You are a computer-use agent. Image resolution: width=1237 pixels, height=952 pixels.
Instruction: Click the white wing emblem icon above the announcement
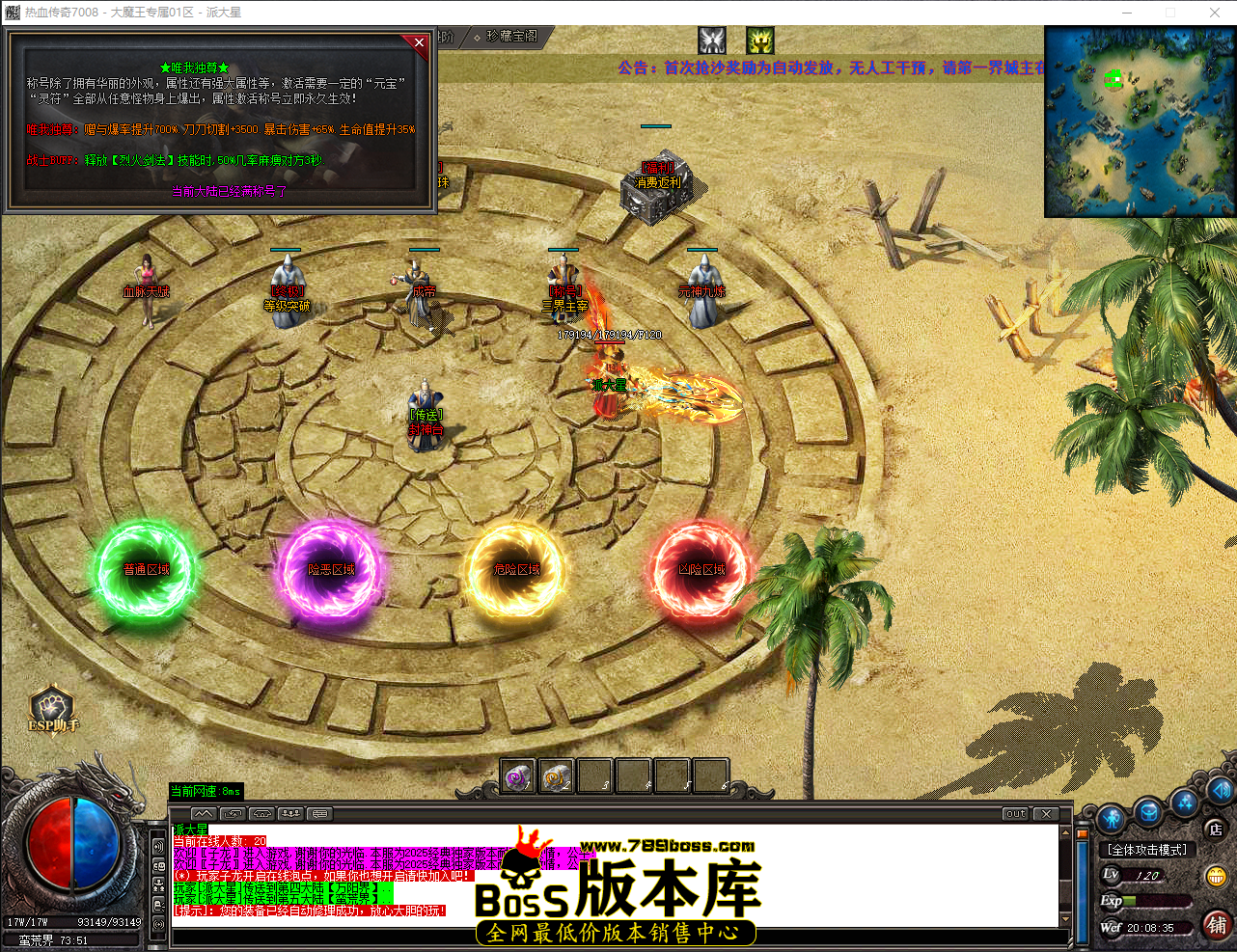tap(711, 41)
